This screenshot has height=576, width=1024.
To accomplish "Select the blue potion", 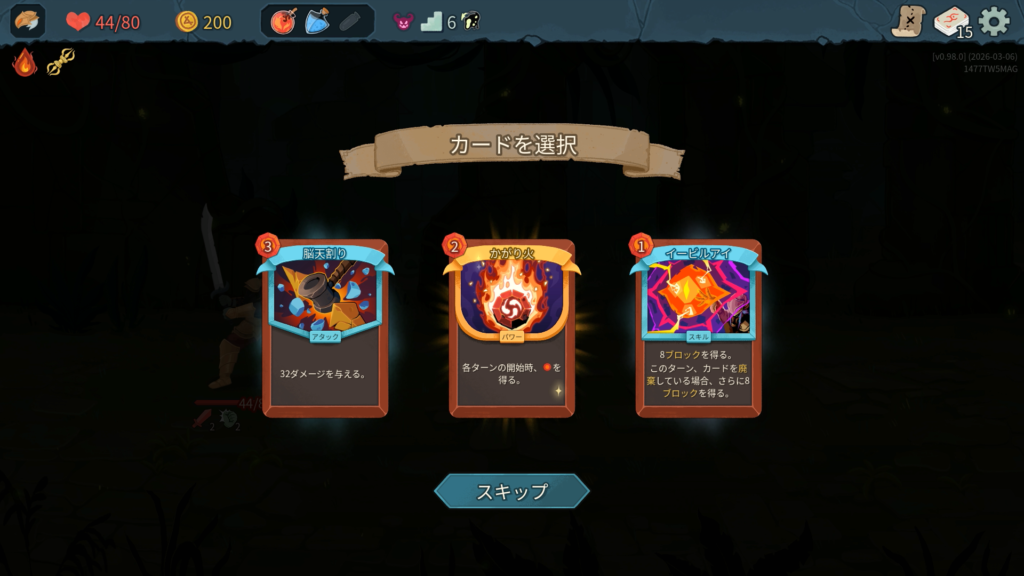I will click(317, 21).
